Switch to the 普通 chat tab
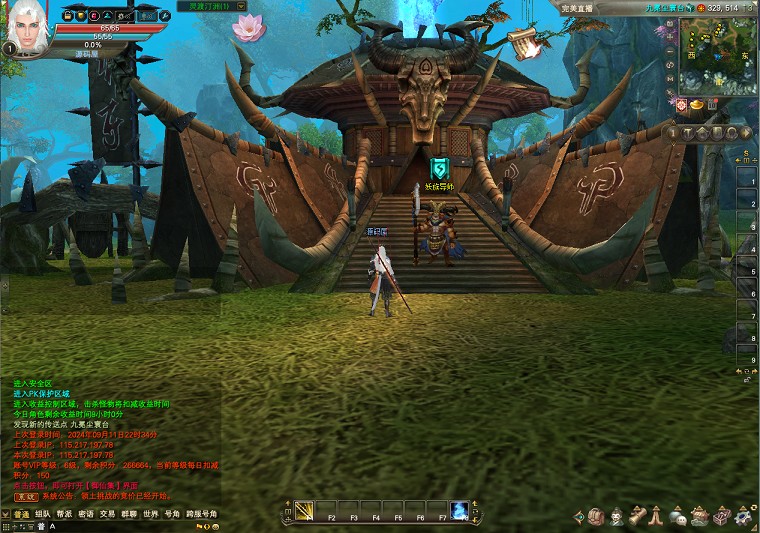The height and width of the screenshot is (533, 760). [21, 514]
